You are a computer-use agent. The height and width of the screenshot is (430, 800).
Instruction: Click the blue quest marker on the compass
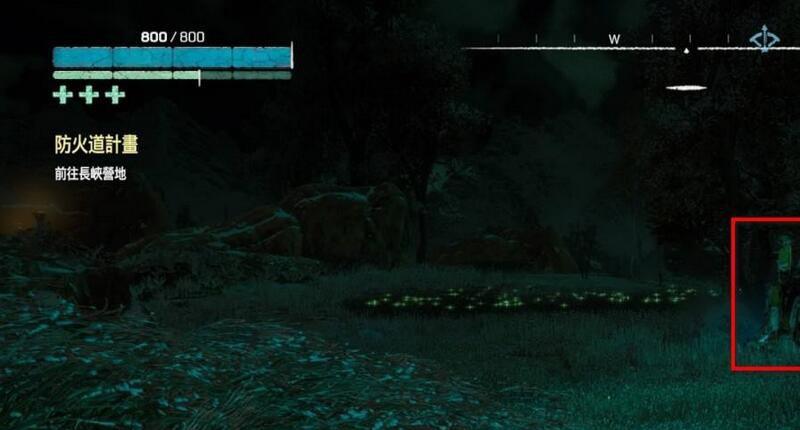(765, 41)
